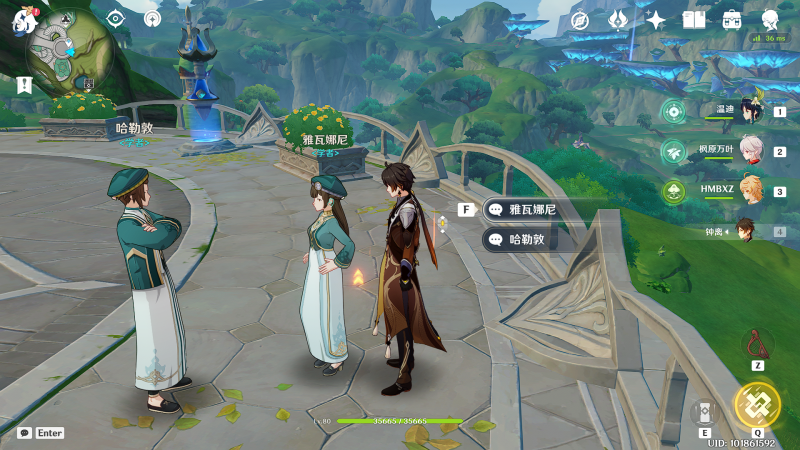Open the chat box icon
This screenshot has height=450, width=800.
pyautogui.click(x=24, y=433)
